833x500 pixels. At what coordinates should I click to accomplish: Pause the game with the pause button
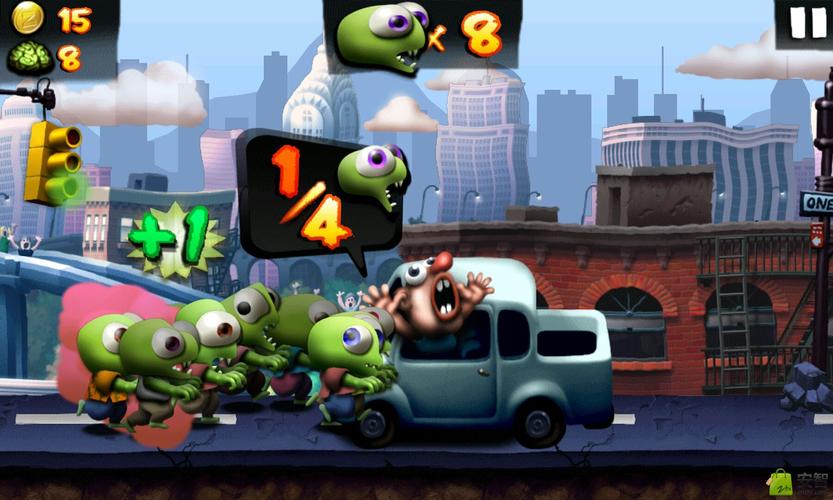807,22
